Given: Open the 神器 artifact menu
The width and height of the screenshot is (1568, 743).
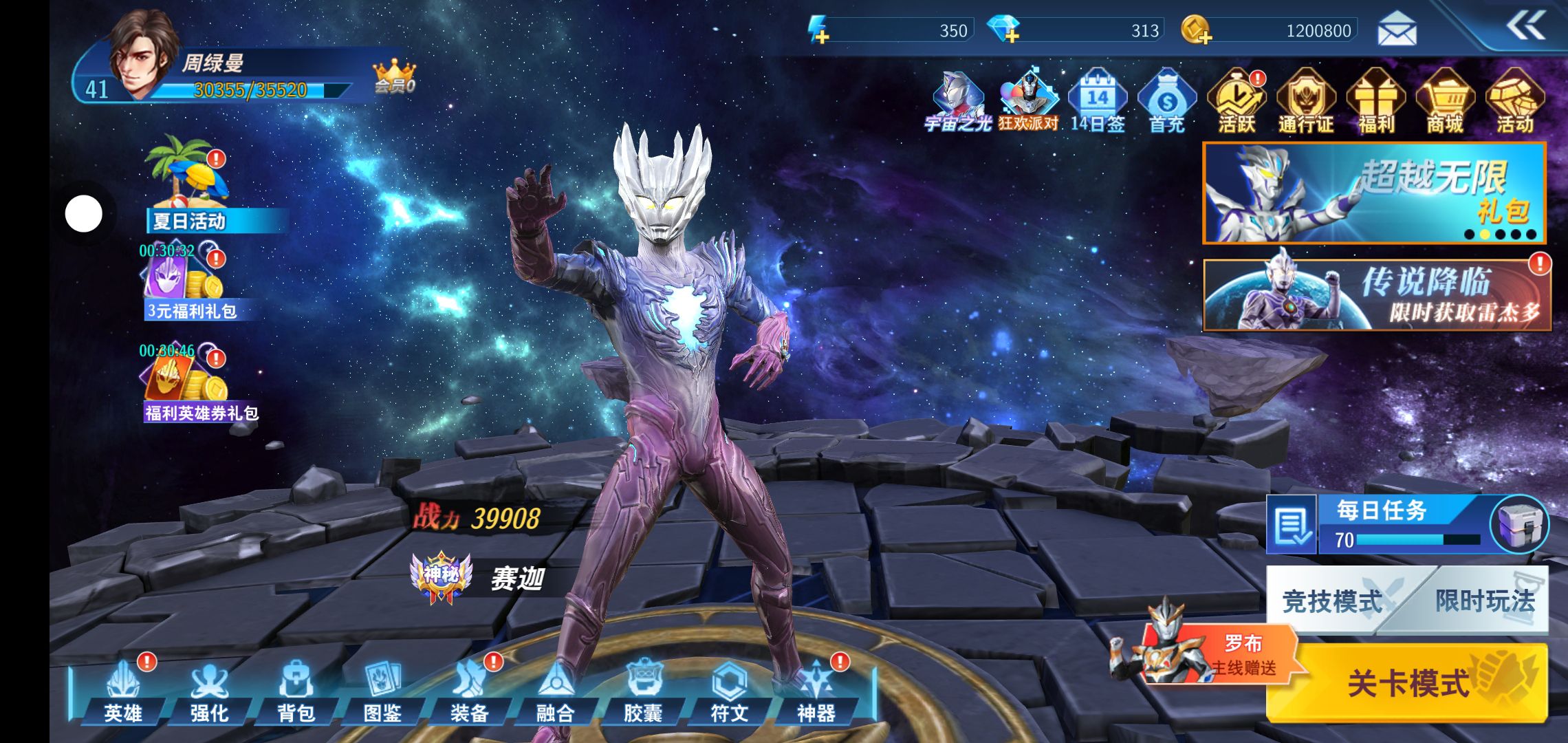Looking at the screenshot, I should pos(816,691).
